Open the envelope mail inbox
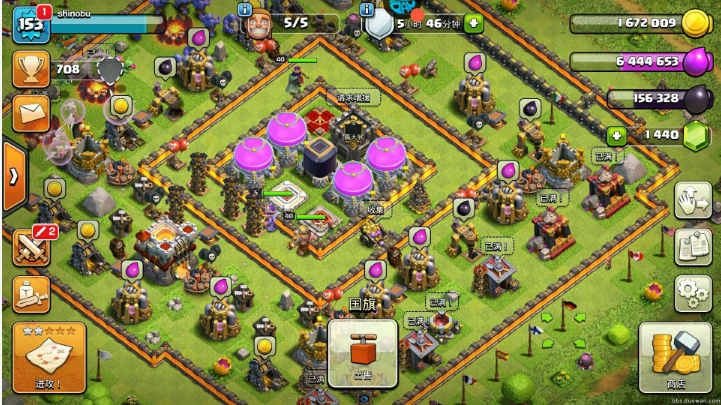This screenshot has width=721, height=405. click(30, 111)
